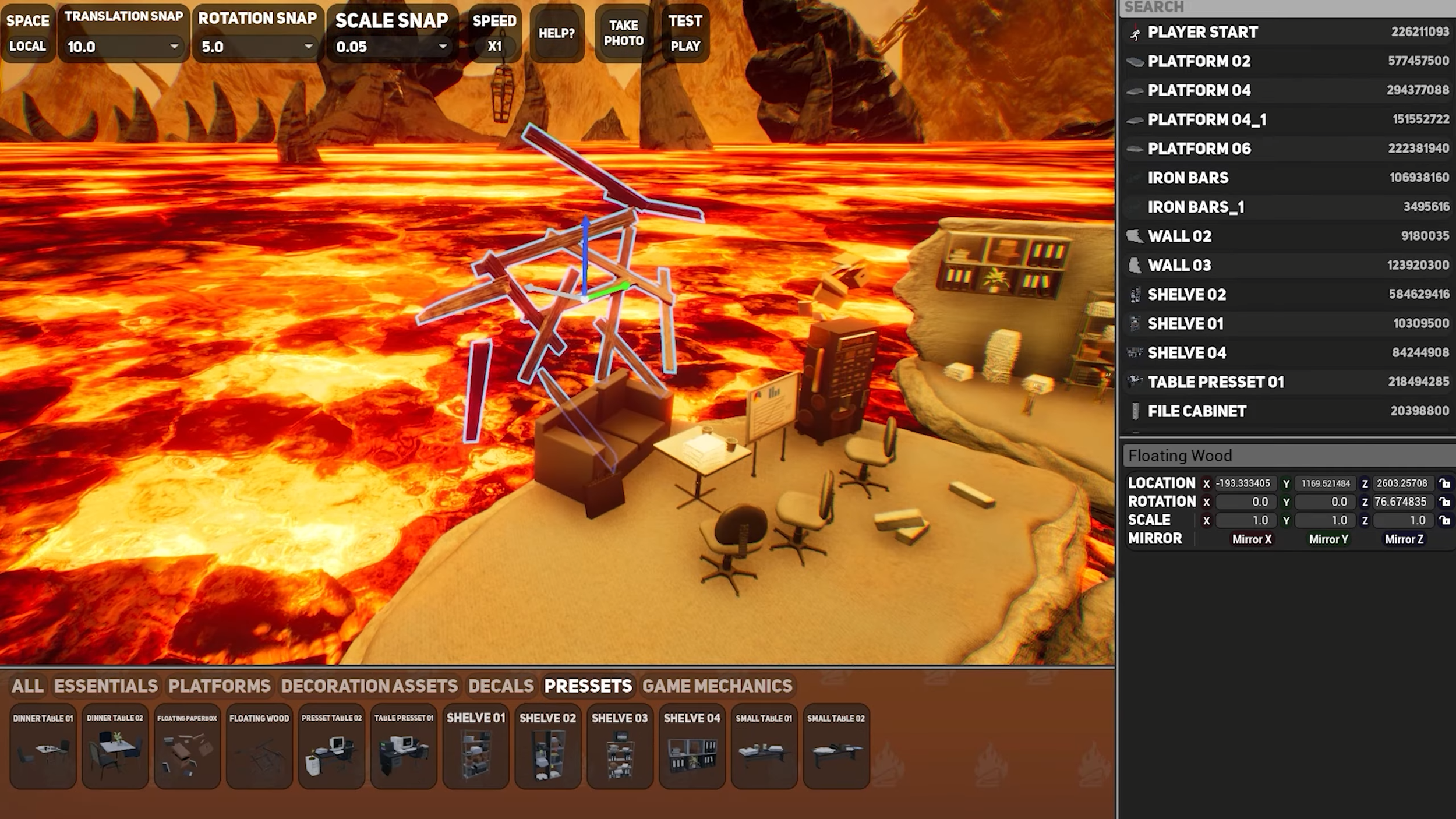Click the Mirror X button
This screenshot has height=819, width=1456.
click(x=1252, y=539)
